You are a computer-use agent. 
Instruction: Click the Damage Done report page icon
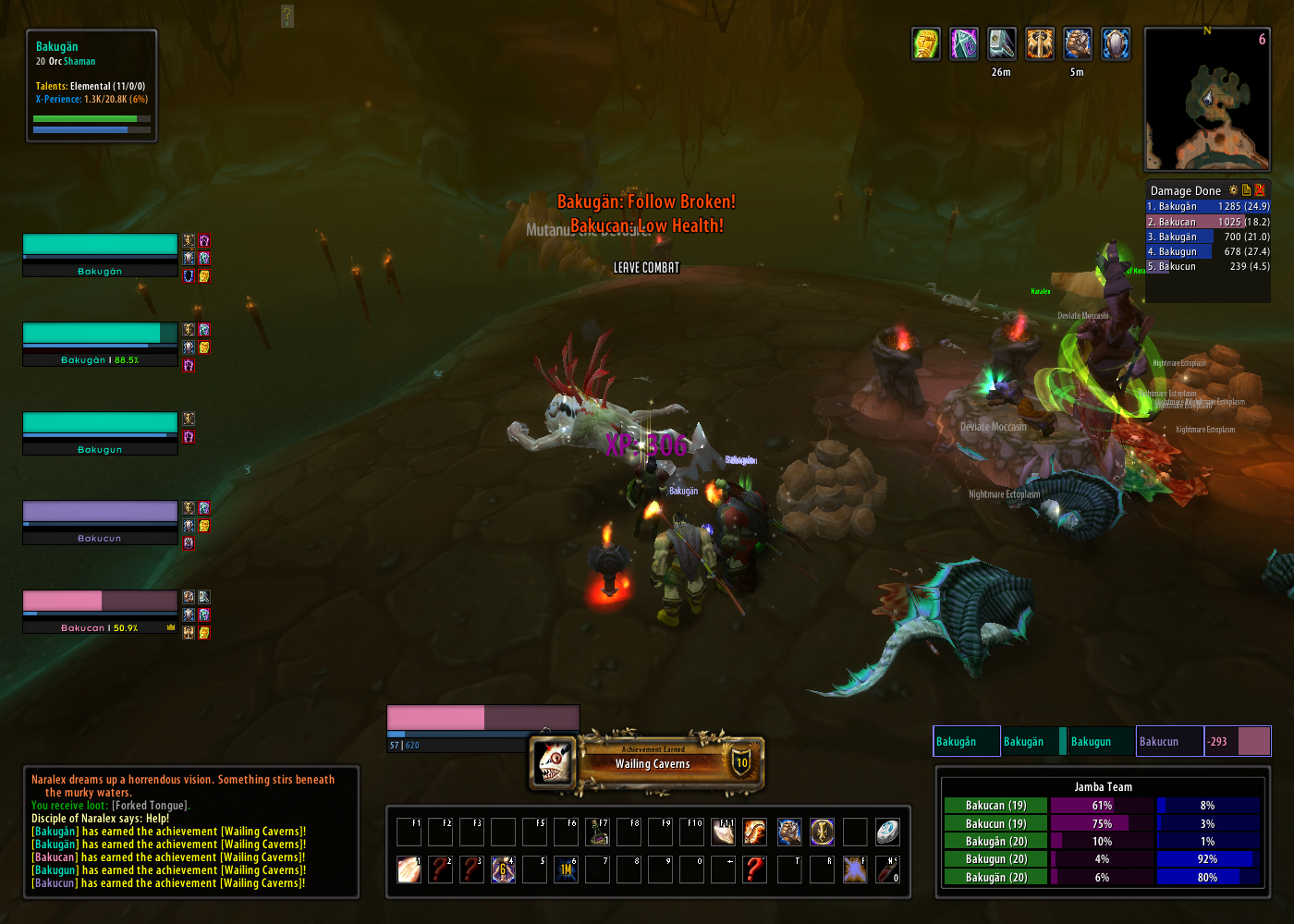(x=1246, y=190)
